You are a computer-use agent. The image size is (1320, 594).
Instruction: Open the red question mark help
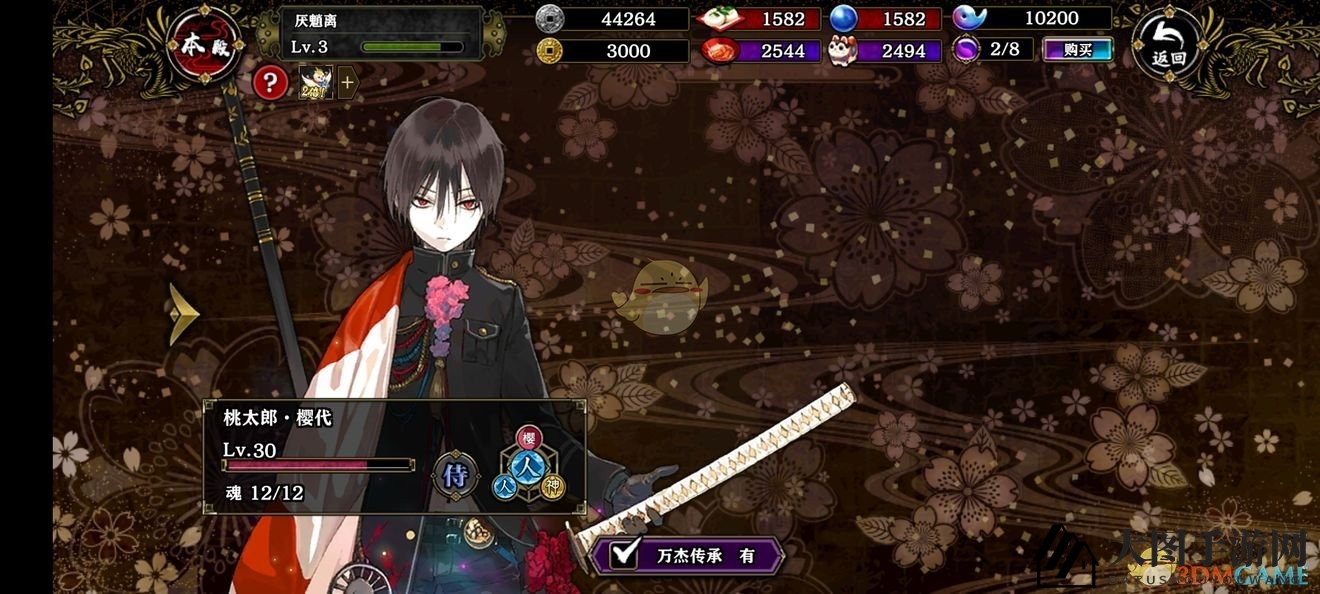coord(270,83)
